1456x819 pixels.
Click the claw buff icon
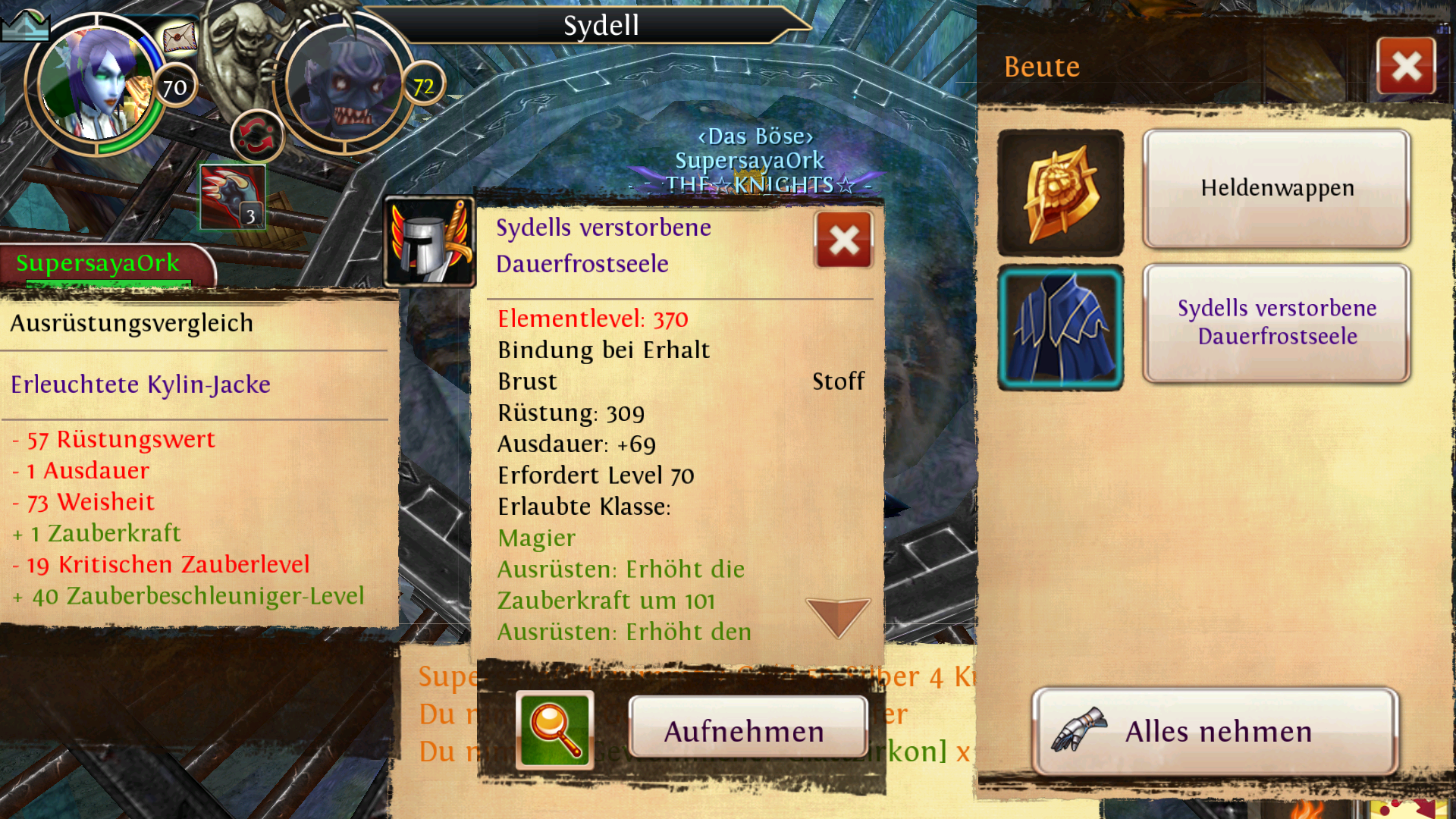233,197
